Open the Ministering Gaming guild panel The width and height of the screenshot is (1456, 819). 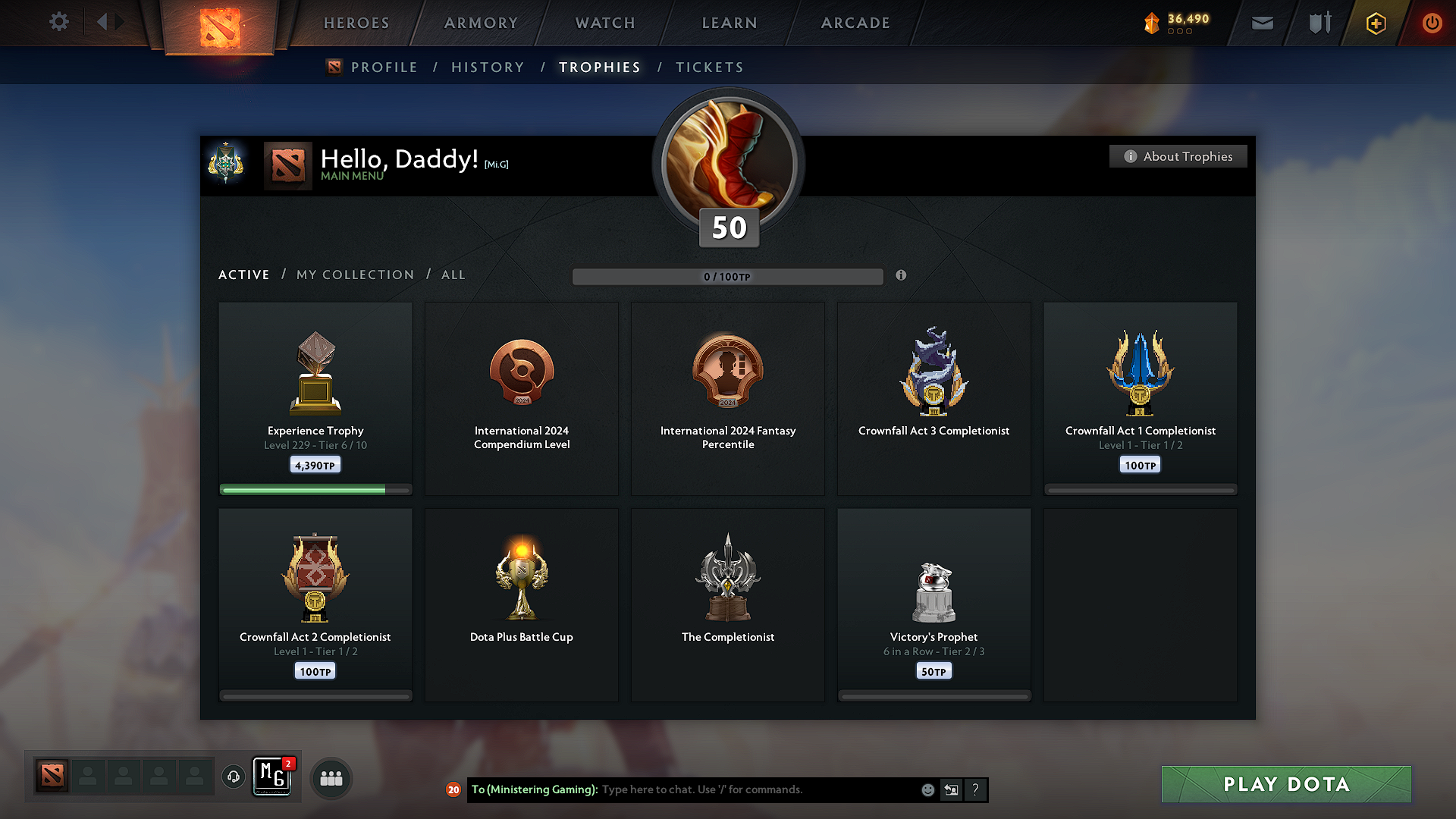point(273,777)
